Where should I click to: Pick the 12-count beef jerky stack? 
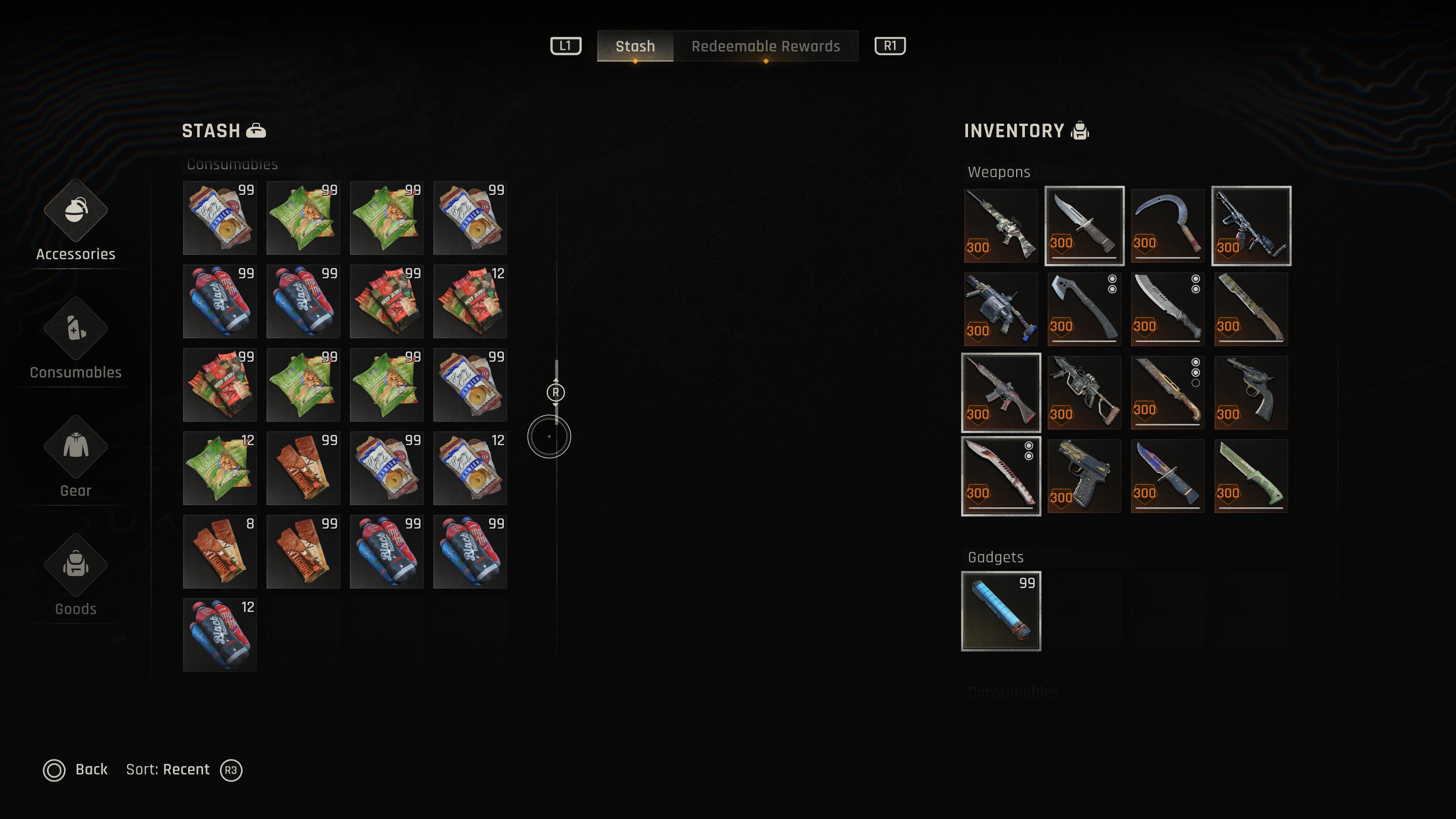coord(470,301)
